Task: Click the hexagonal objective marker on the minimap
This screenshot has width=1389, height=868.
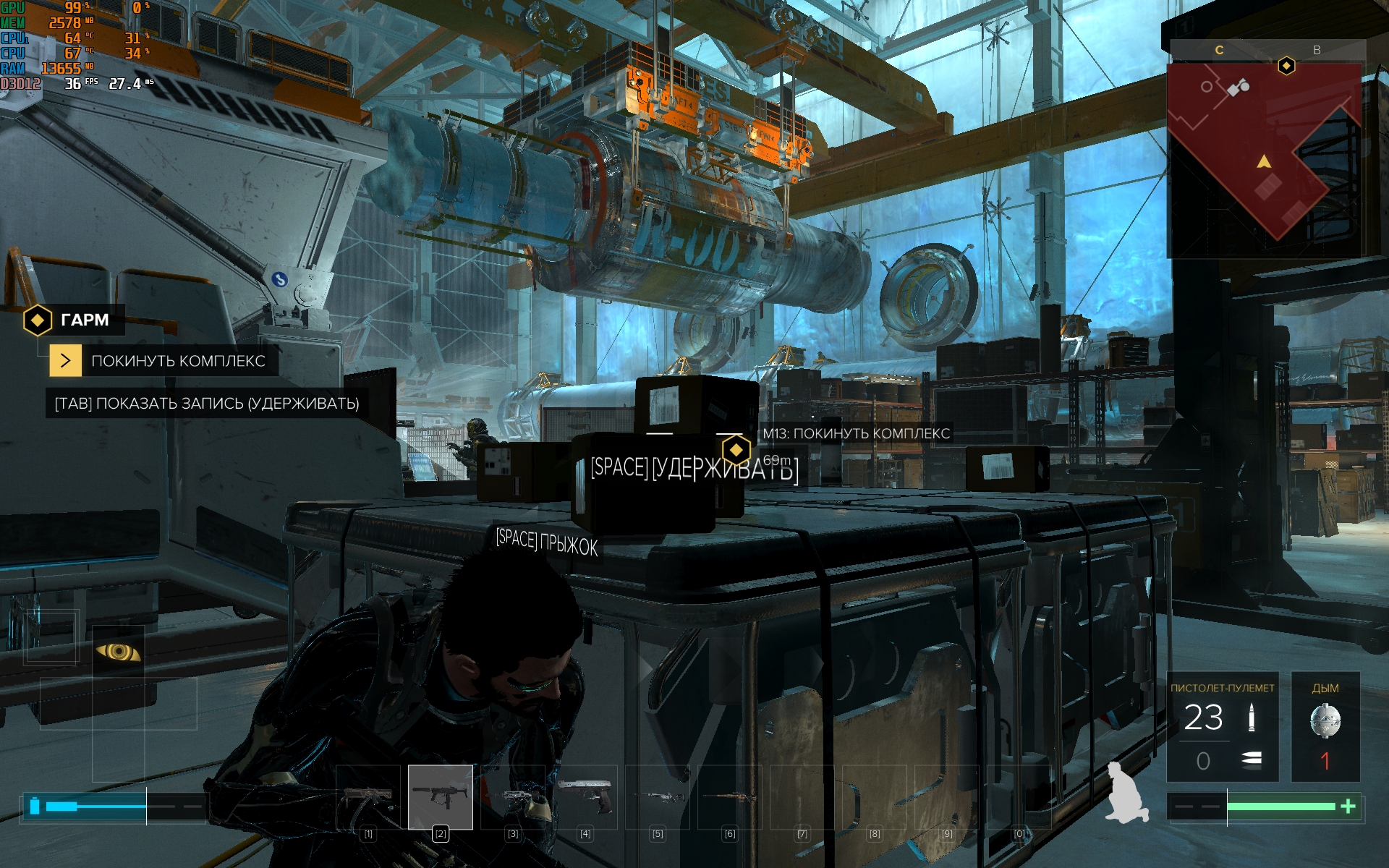Action: (x=1286, y=66)
